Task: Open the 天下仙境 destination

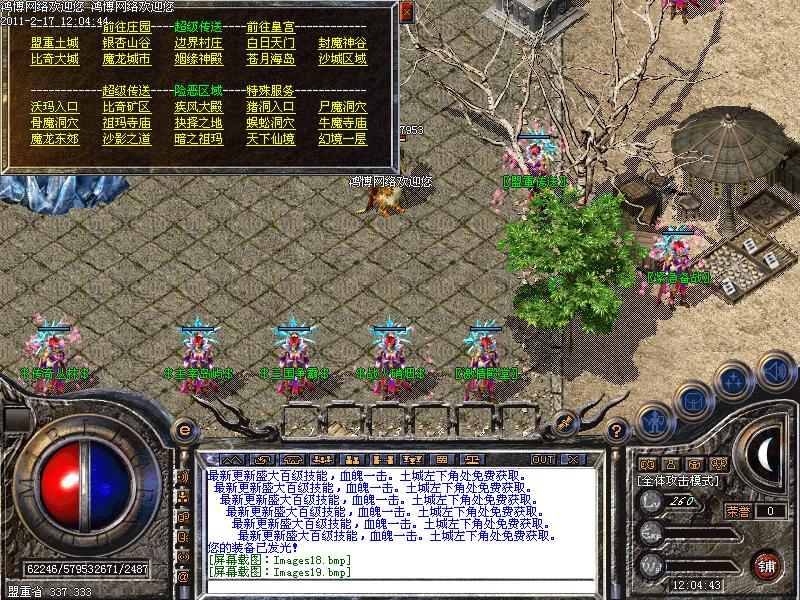Action: 271,138
